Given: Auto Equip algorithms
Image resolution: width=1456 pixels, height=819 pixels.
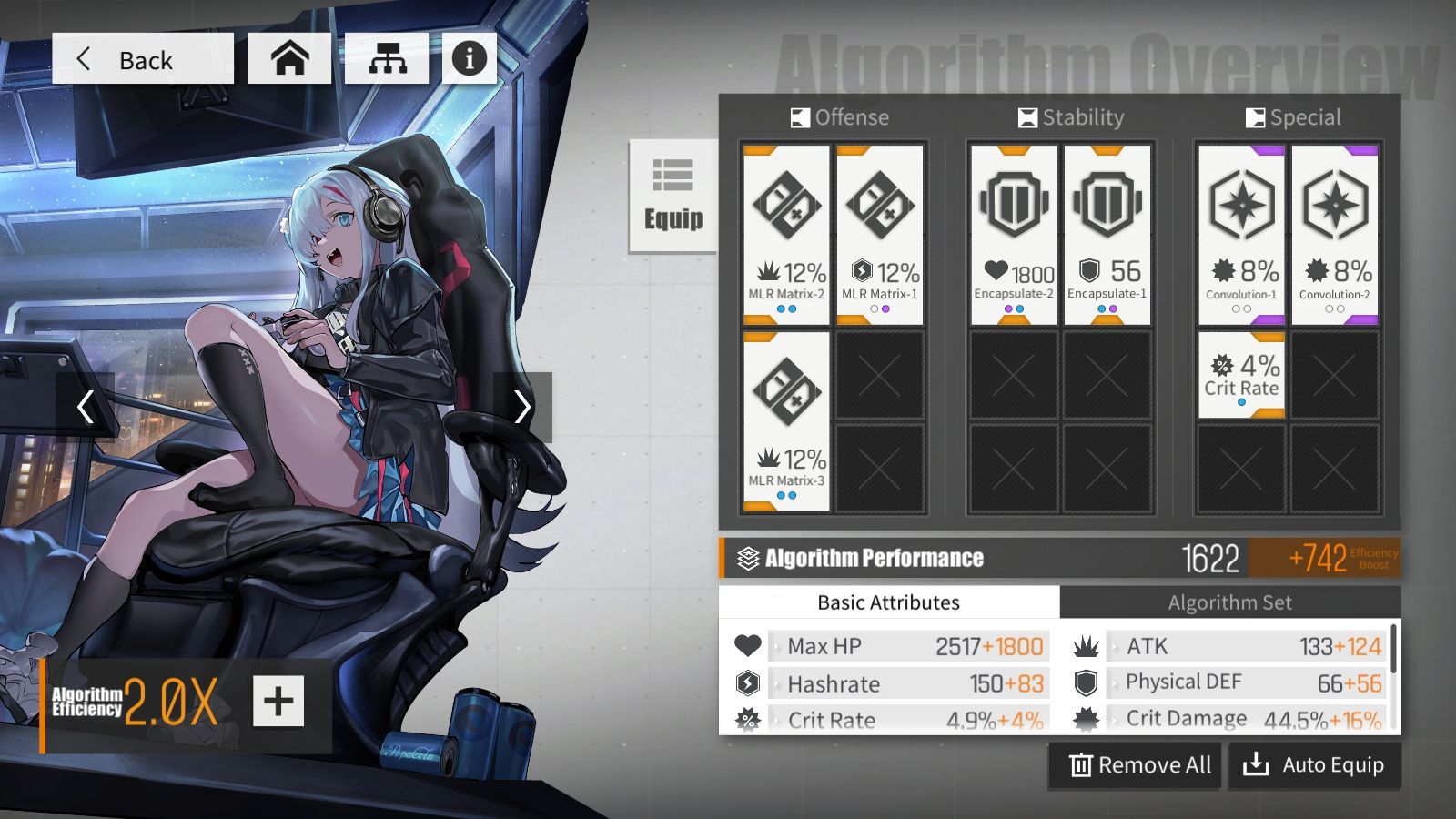Looking at the screenshot, I should [x=1314, y=765].
